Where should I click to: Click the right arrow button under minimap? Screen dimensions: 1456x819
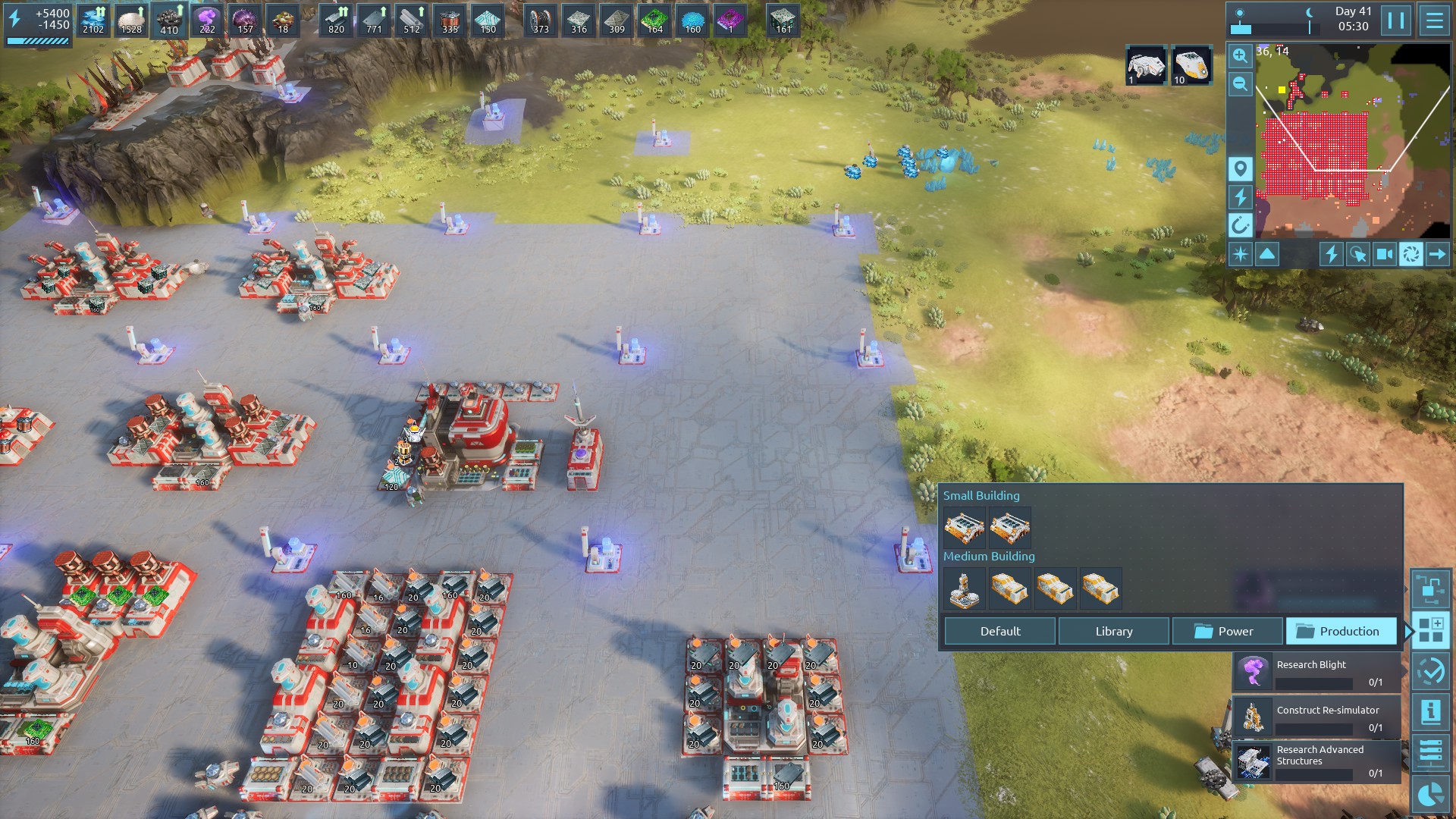(1437, 254)
